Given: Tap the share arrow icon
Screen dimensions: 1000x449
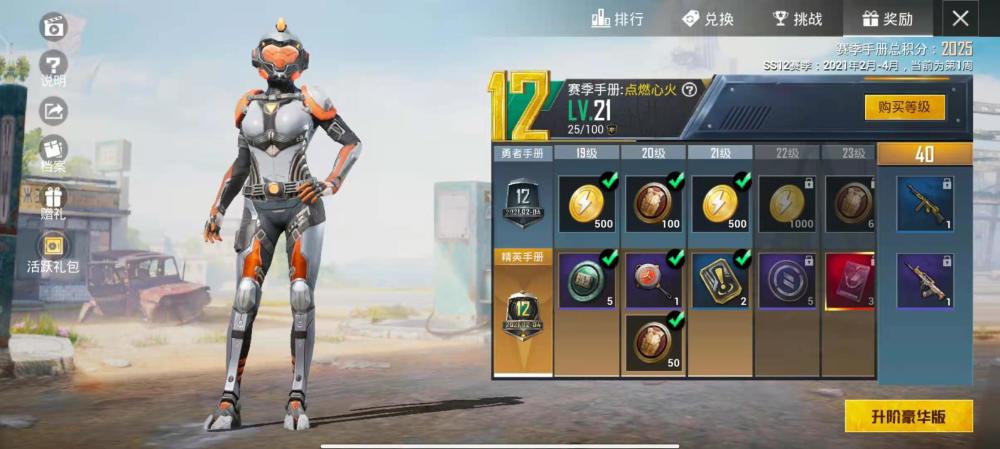Looking at the screenshot, I should tap(53, 111).
